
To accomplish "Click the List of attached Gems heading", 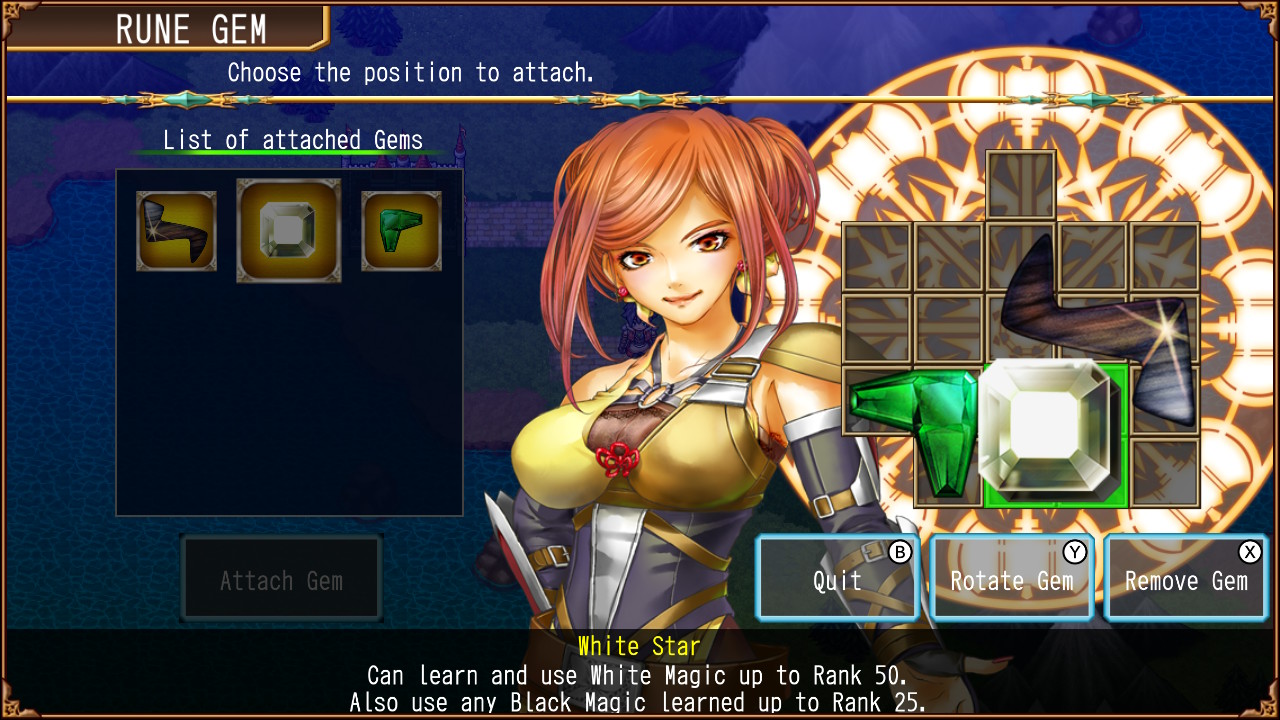I will pos(293,140).
